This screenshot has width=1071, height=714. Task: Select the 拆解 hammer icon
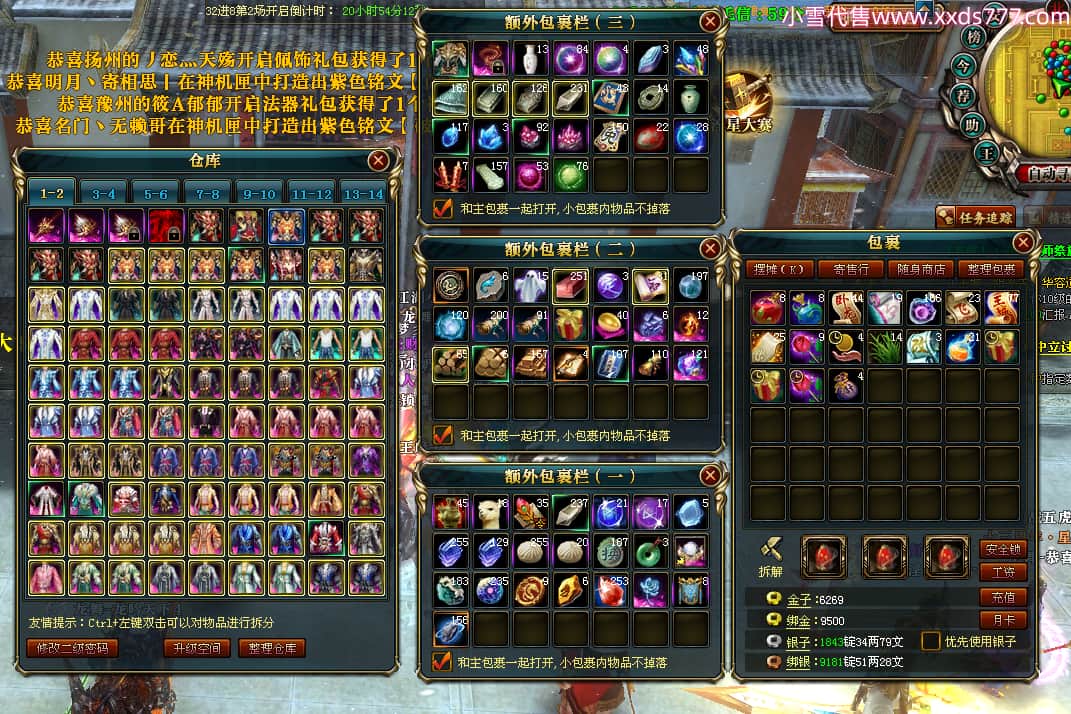(770, 548)
